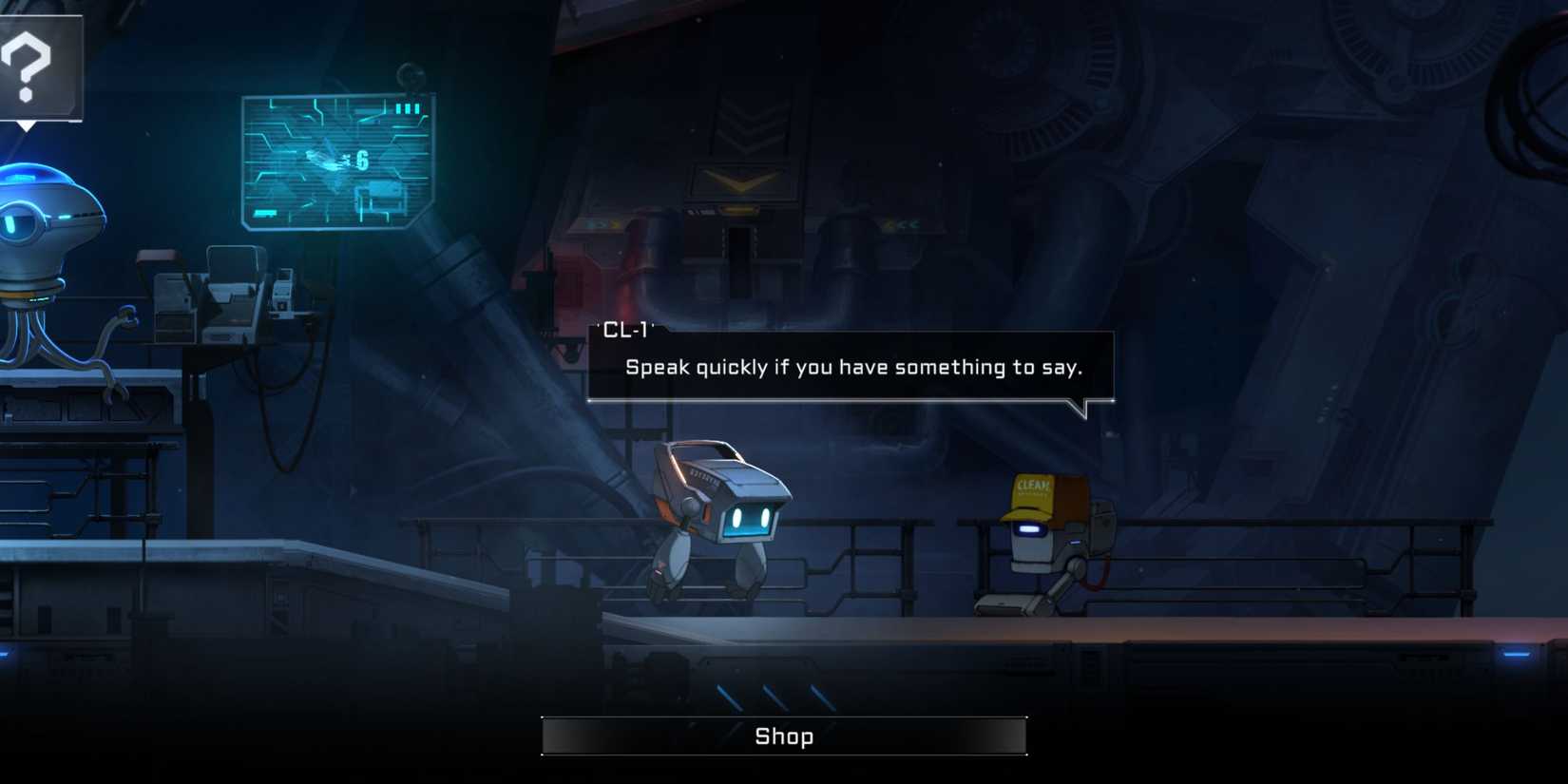This screenshot has height=784, width=1568.
Task: Click the signal strength bars on the hologram
Action: pyautogui.click(x=409, y=108)
